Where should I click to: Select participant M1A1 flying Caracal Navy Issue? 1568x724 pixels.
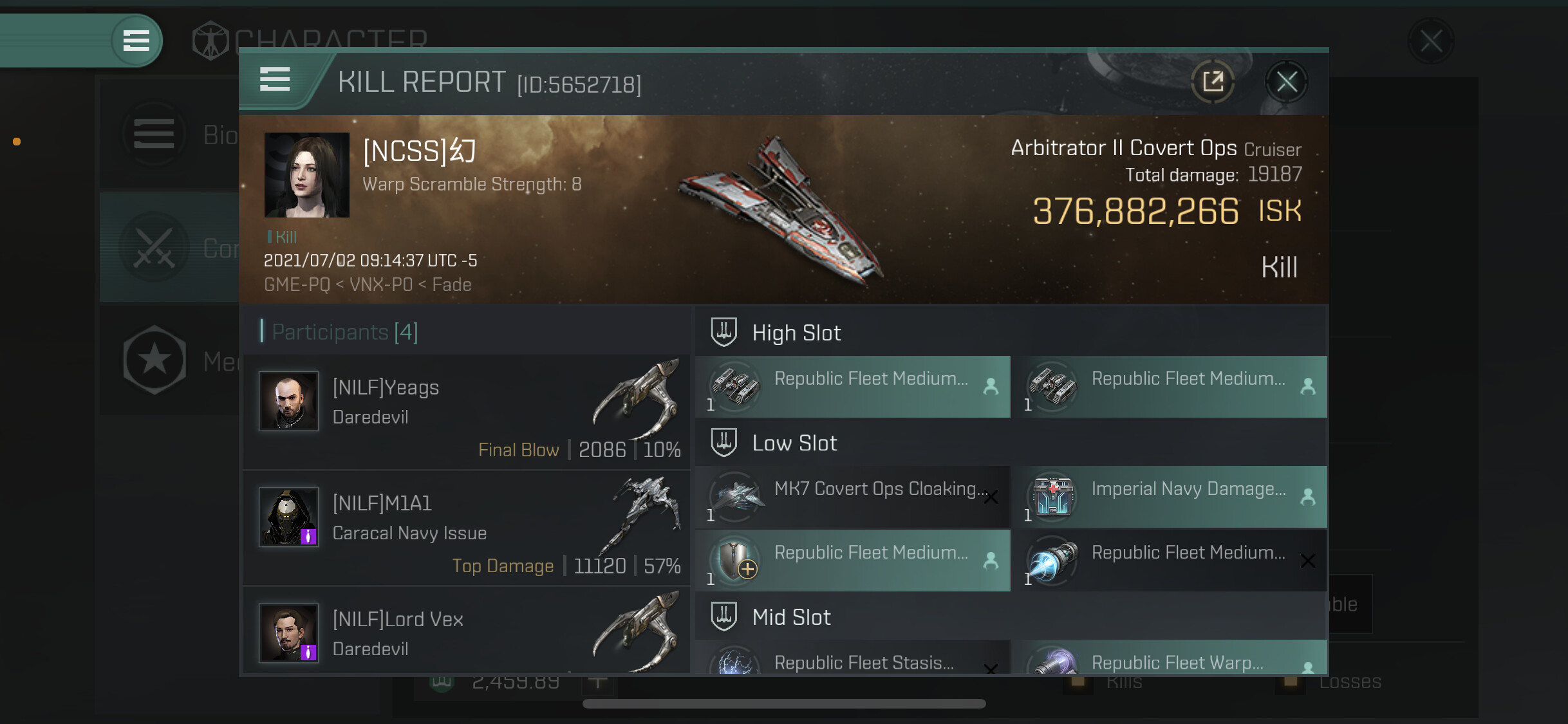466,528
